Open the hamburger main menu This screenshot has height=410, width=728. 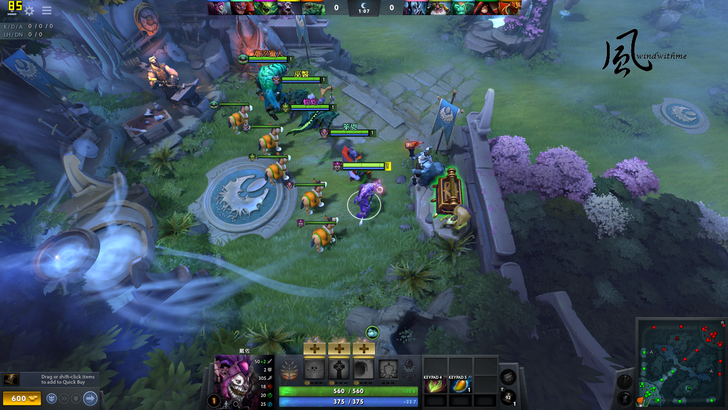tap(46, 10)
